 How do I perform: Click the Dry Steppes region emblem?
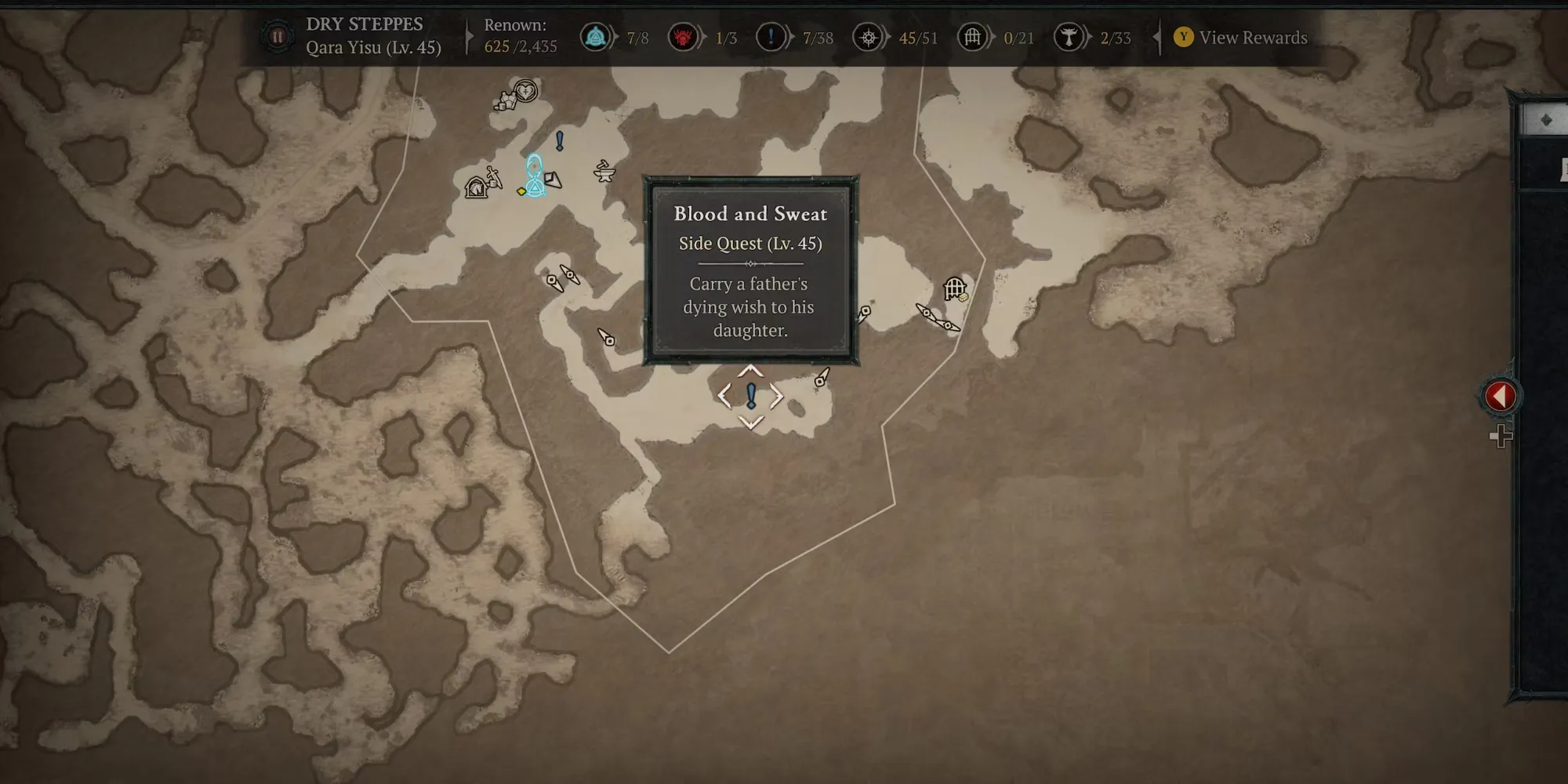tap(278, 37)
